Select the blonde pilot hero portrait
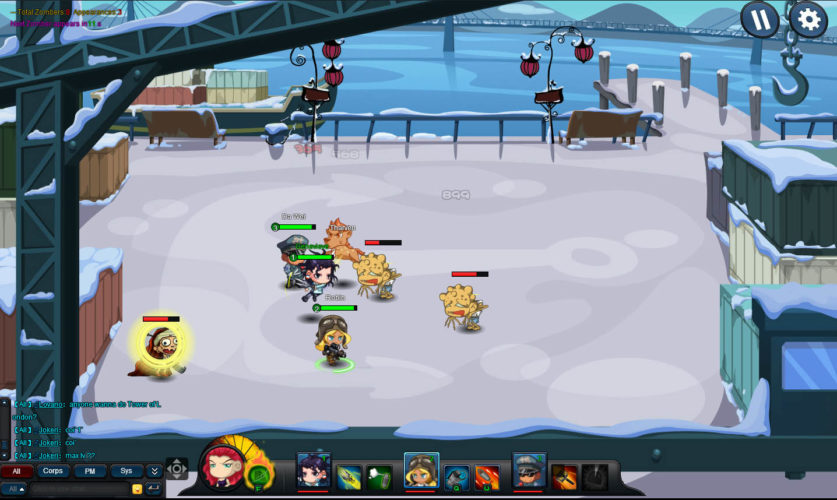 pos(421,471)
